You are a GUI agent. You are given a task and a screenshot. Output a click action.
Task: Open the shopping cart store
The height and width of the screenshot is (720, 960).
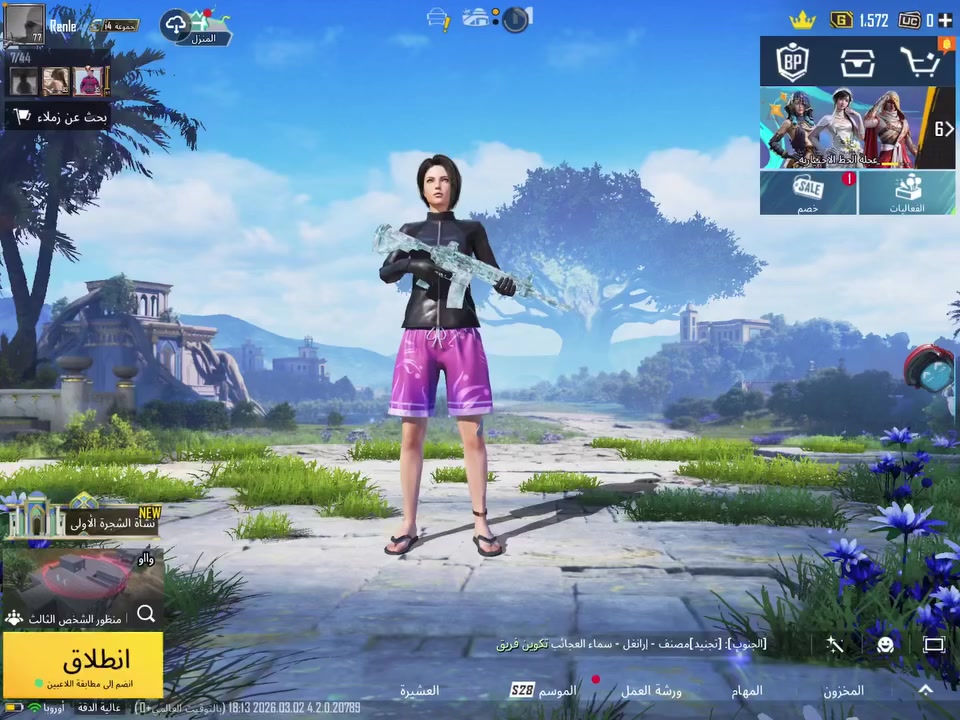pyautogui.click(x=920, y=63)
